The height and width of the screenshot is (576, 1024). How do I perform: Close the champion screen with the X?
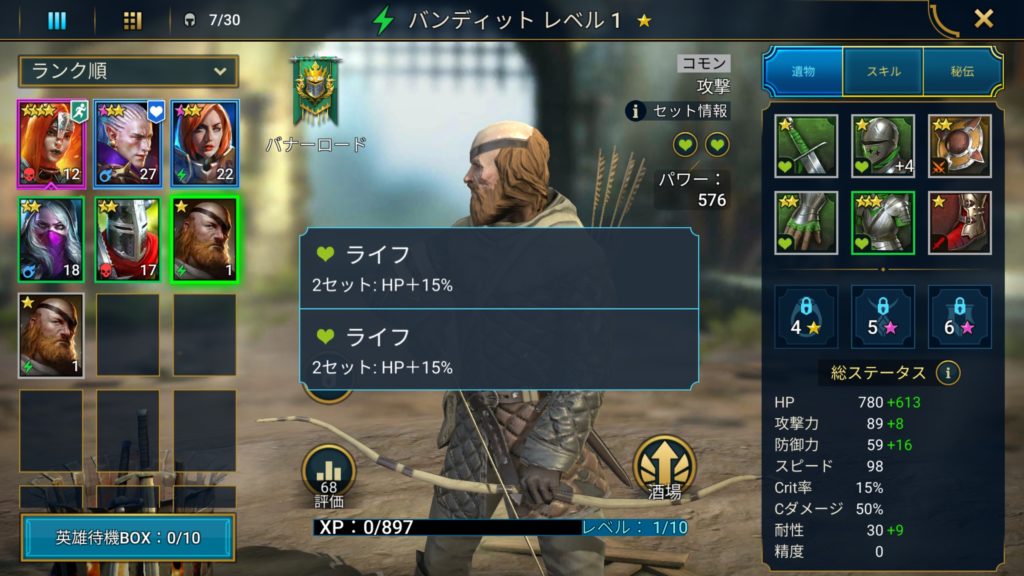click(x=983, y=19)
